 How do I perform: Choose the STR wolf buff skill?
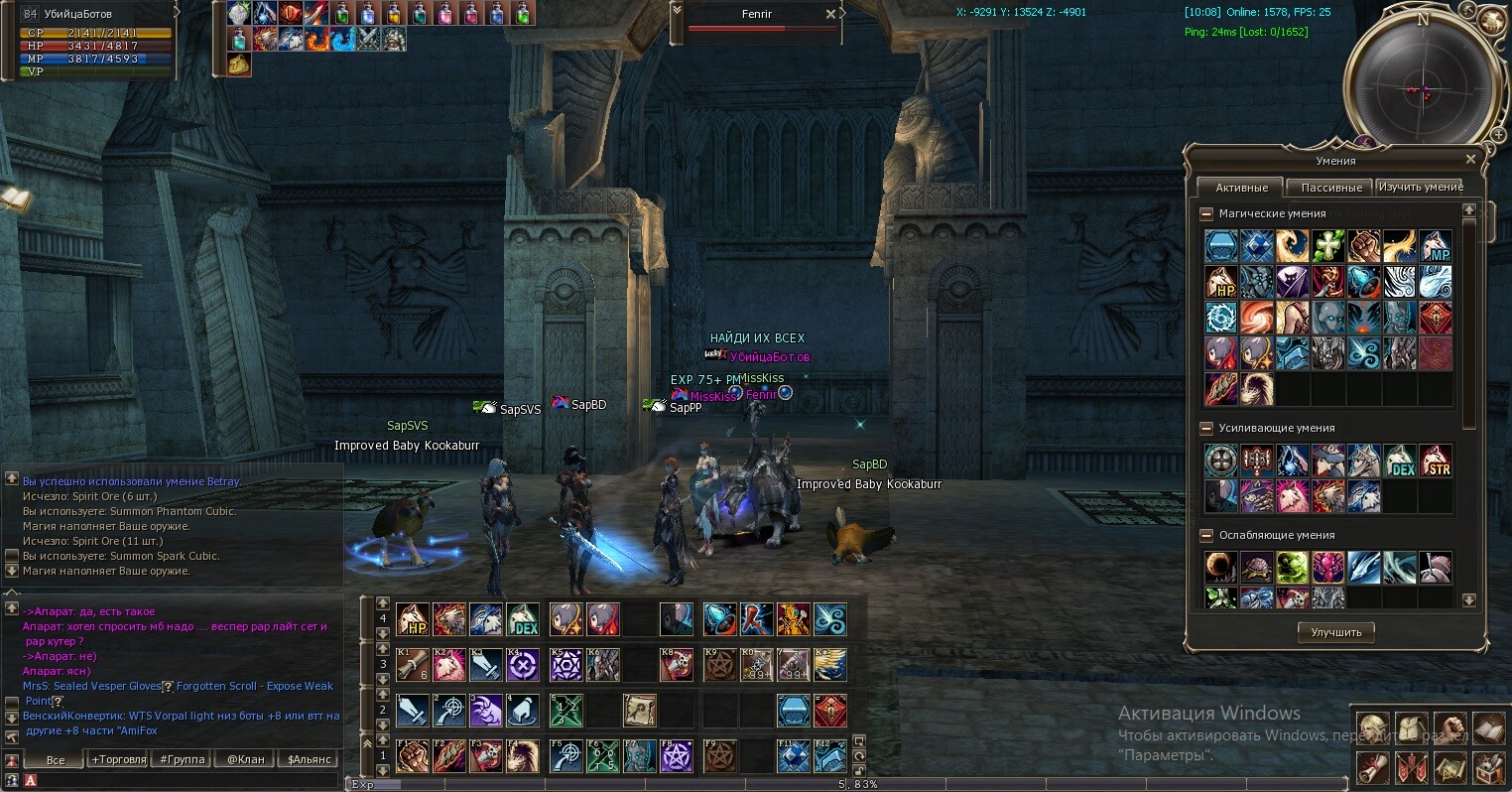(x=1435, y=462)
